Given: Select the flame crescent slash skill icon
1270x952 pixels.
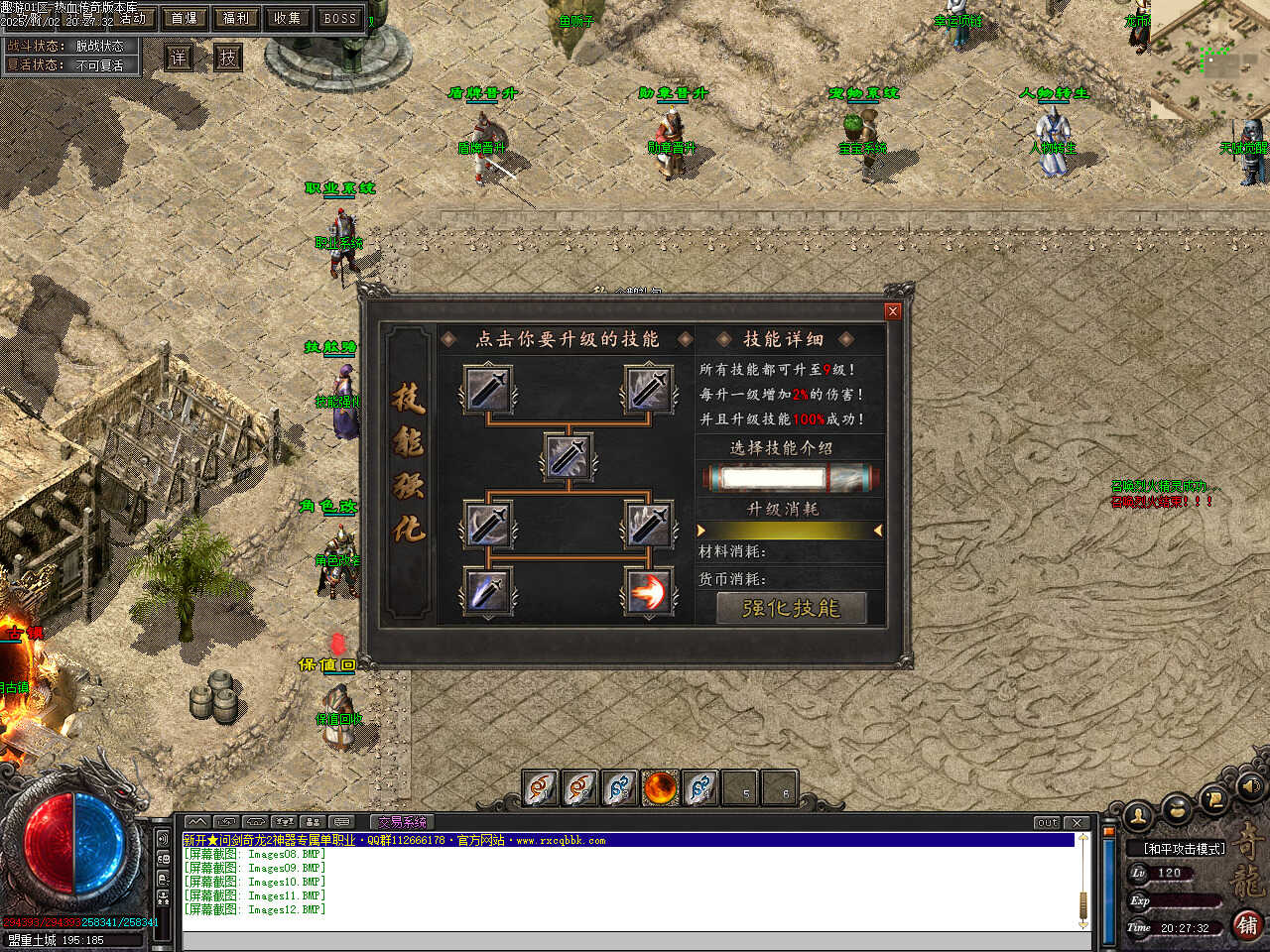Looking at the screenshot, I should point(649,591).
